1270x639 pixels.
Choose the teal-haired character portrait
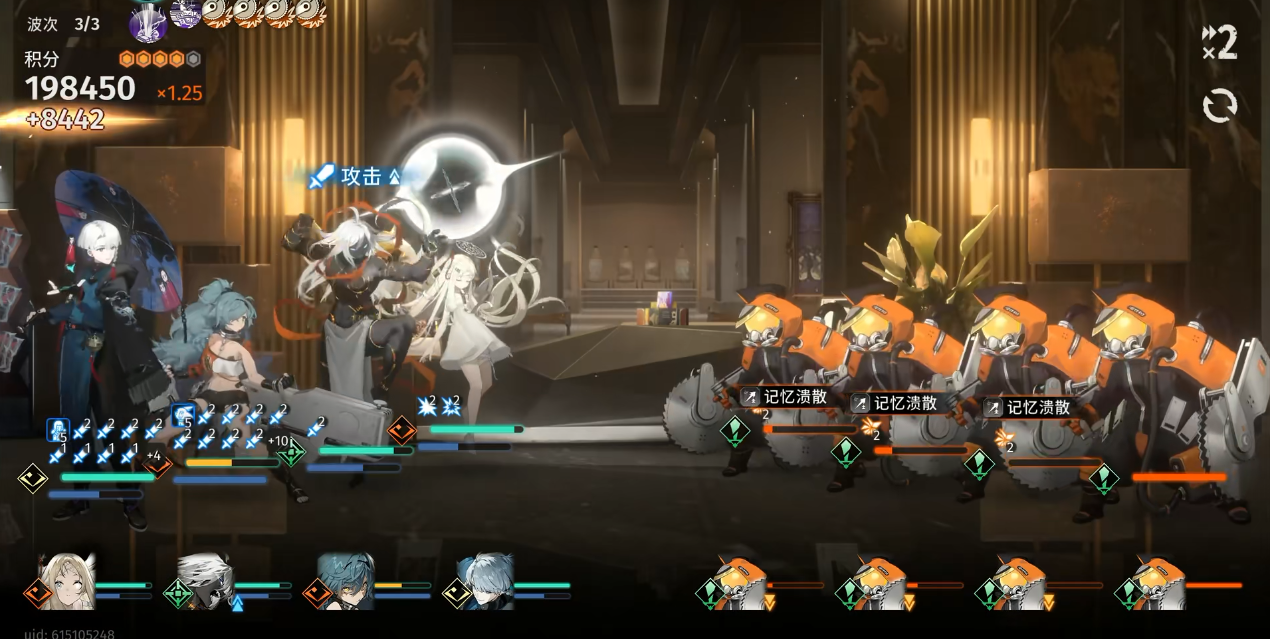[x=346, y=581]
